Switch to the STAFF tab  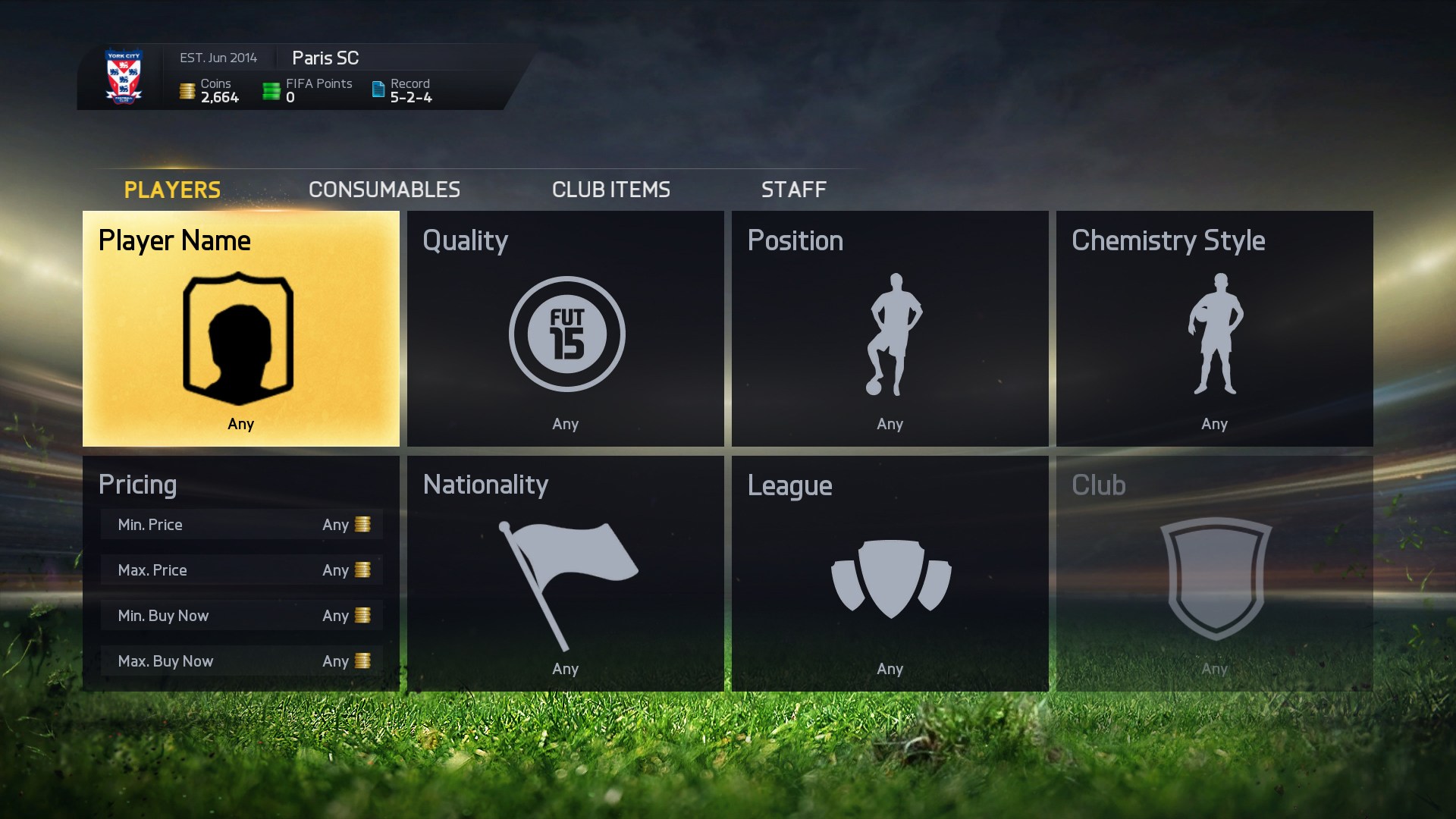point(794,190)
